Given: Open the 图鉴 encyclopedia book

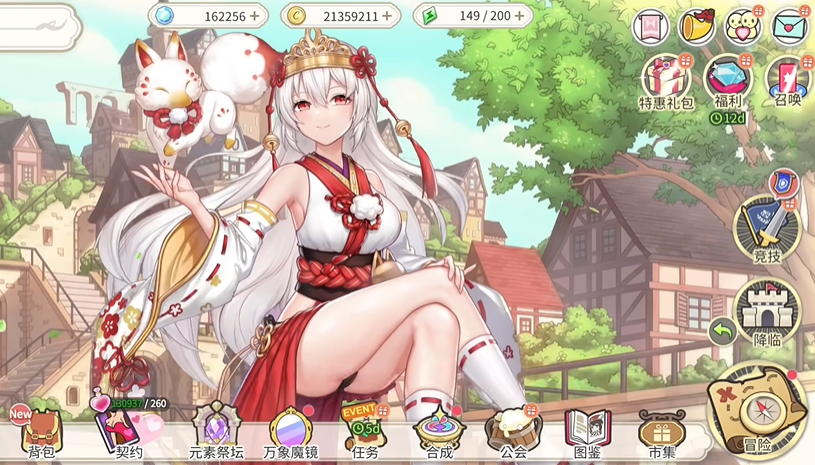Looking at the screenshot, I should (587, 432).
